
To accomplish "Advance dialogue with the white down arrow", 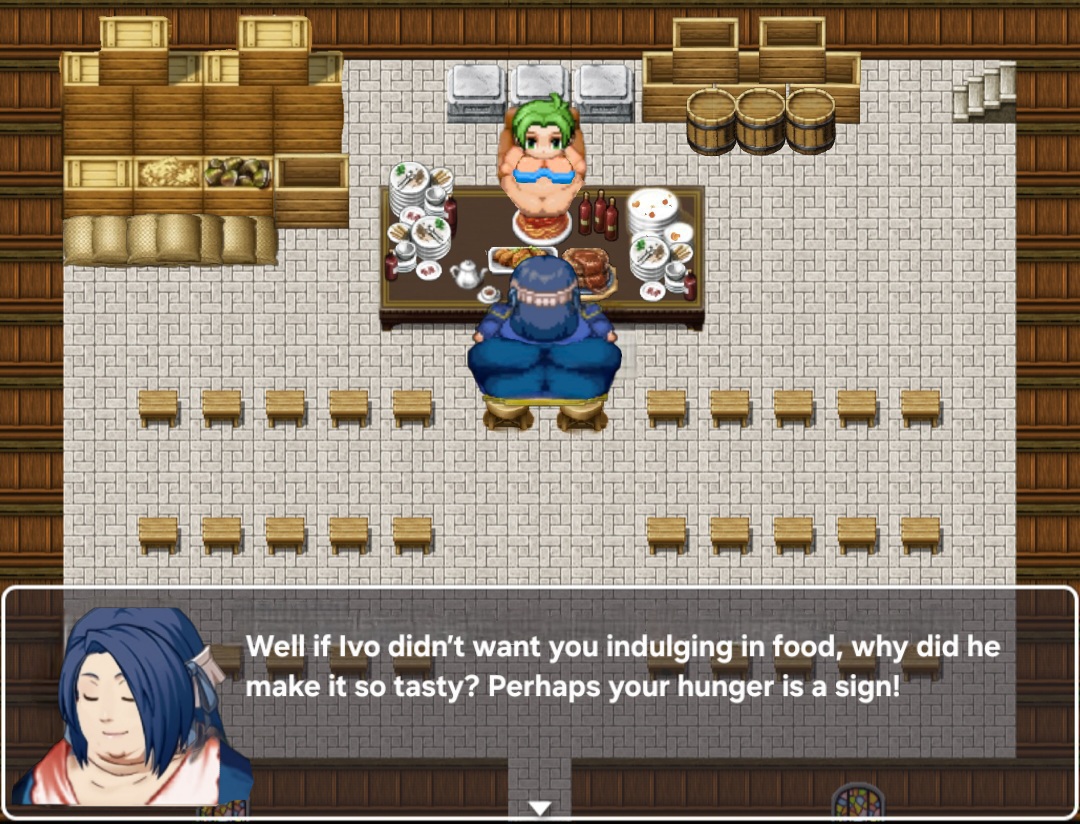I will pos(540,807).
